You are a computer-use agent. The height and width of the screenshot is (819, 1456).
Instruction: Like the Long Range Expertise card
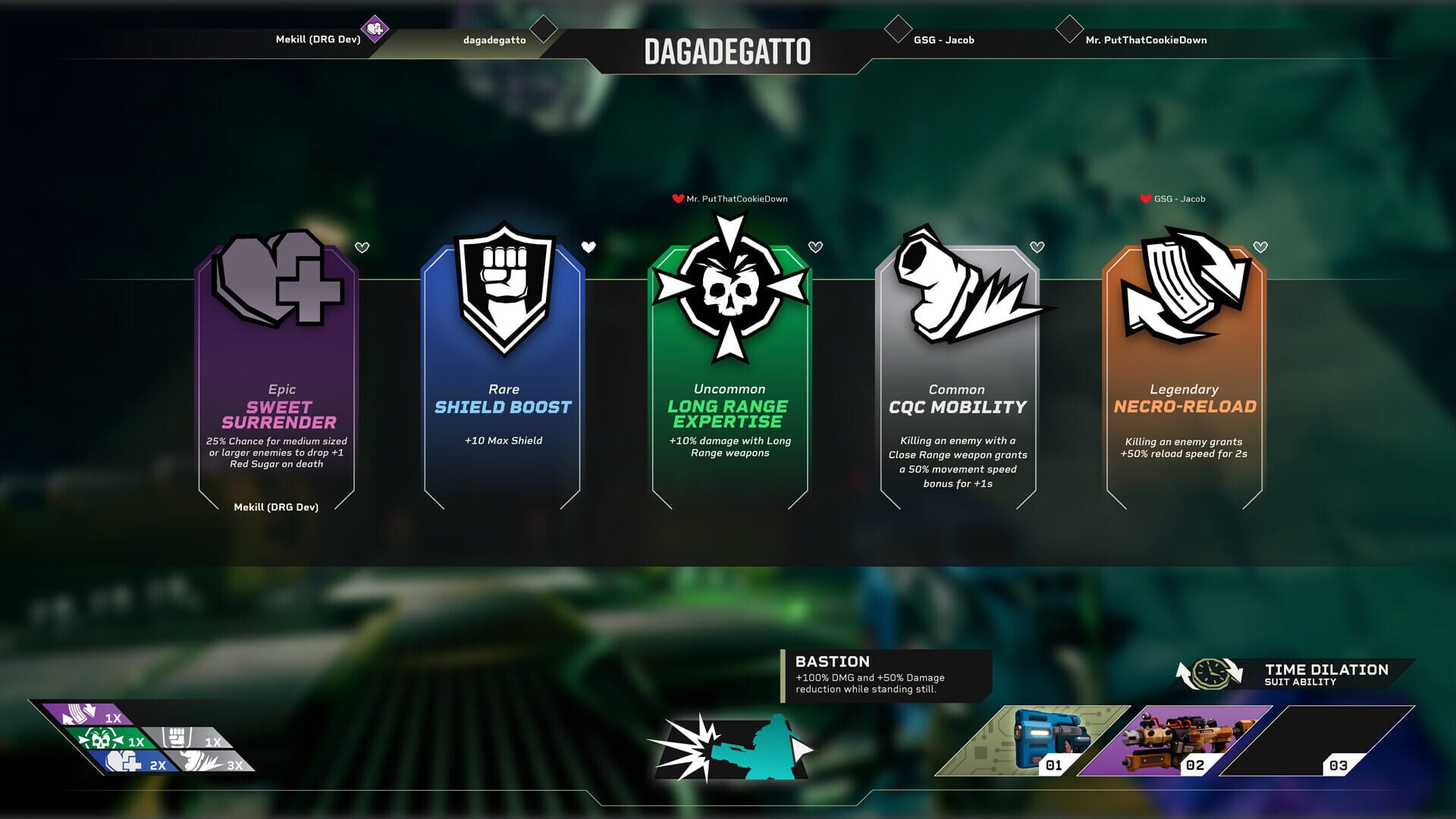click(815, 247)
